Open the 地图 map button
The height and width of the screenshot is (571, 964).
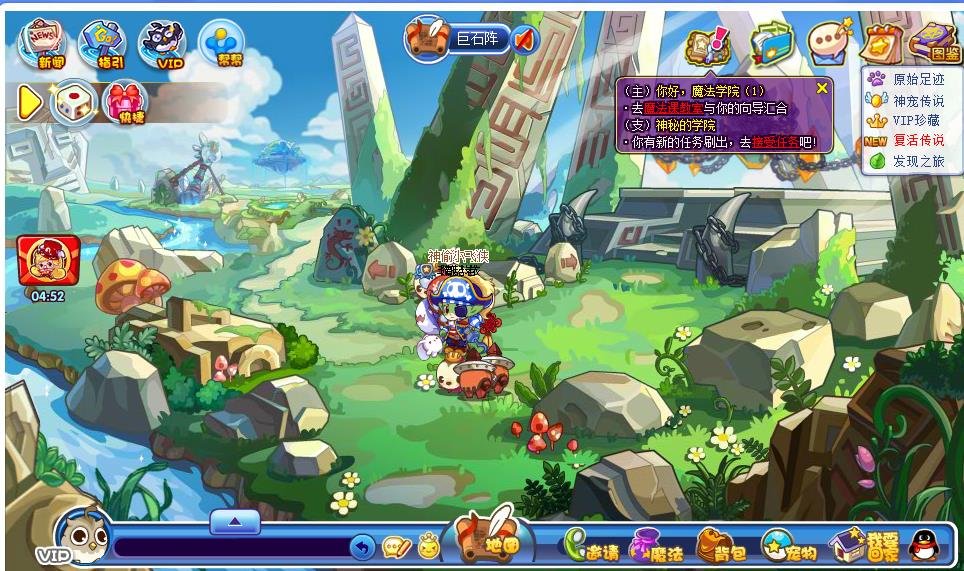click(x=493, y=541)
